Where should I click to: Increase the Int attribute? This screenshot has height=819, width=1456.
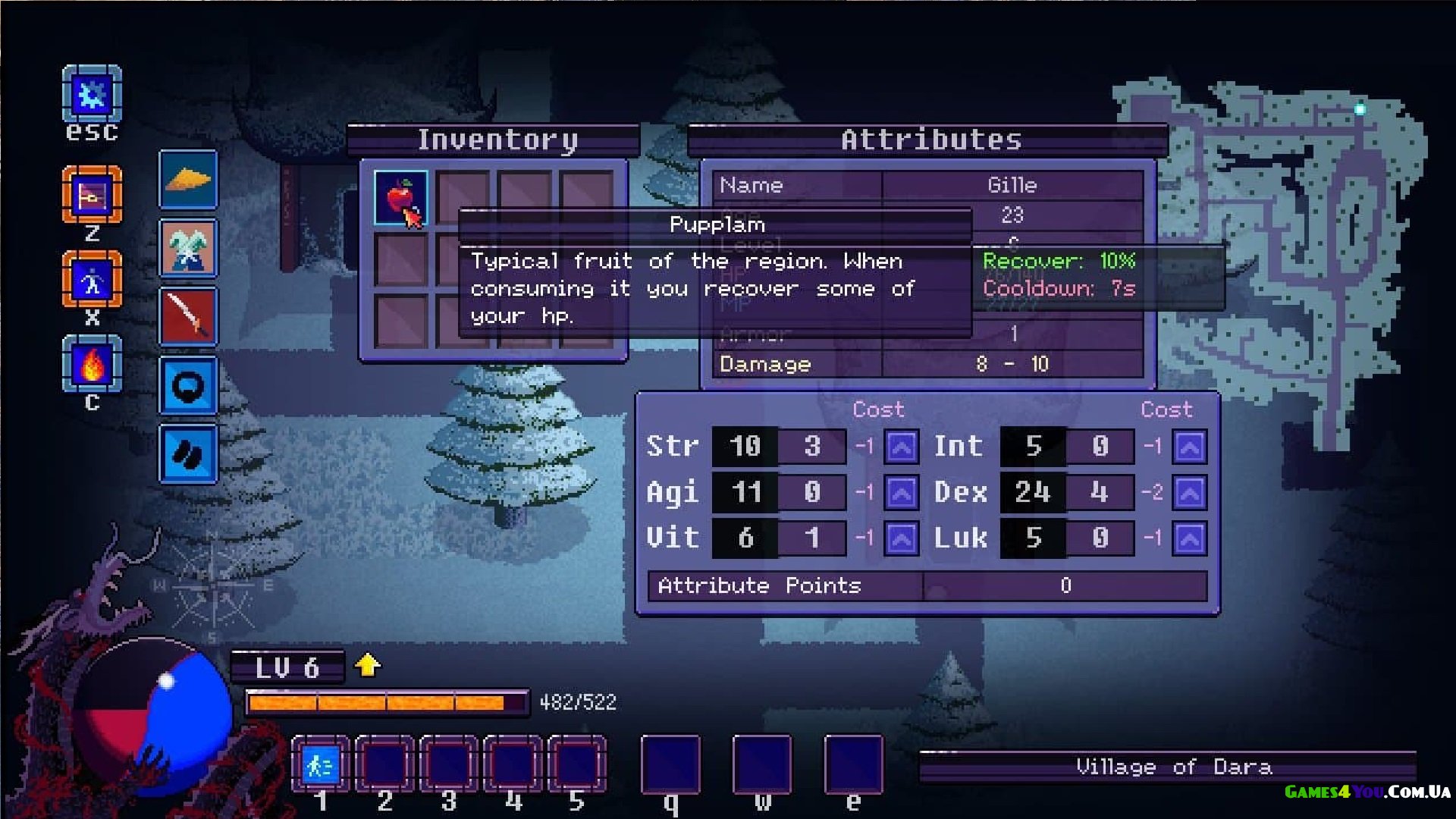pyautogui.click(x=1189, y=447)
